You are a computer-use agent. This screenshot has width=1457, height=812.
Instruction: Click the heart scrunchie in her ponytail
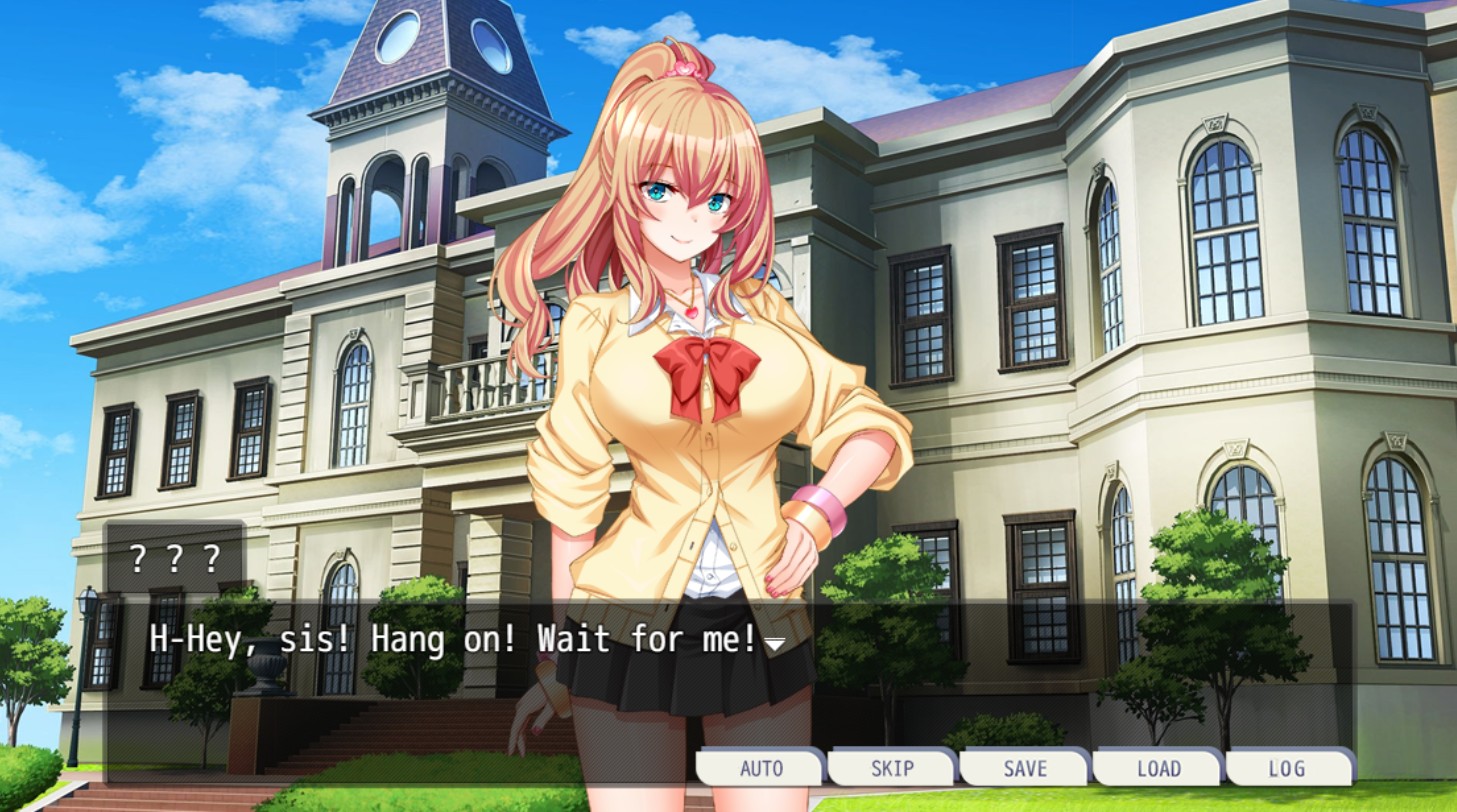point(684,67)
